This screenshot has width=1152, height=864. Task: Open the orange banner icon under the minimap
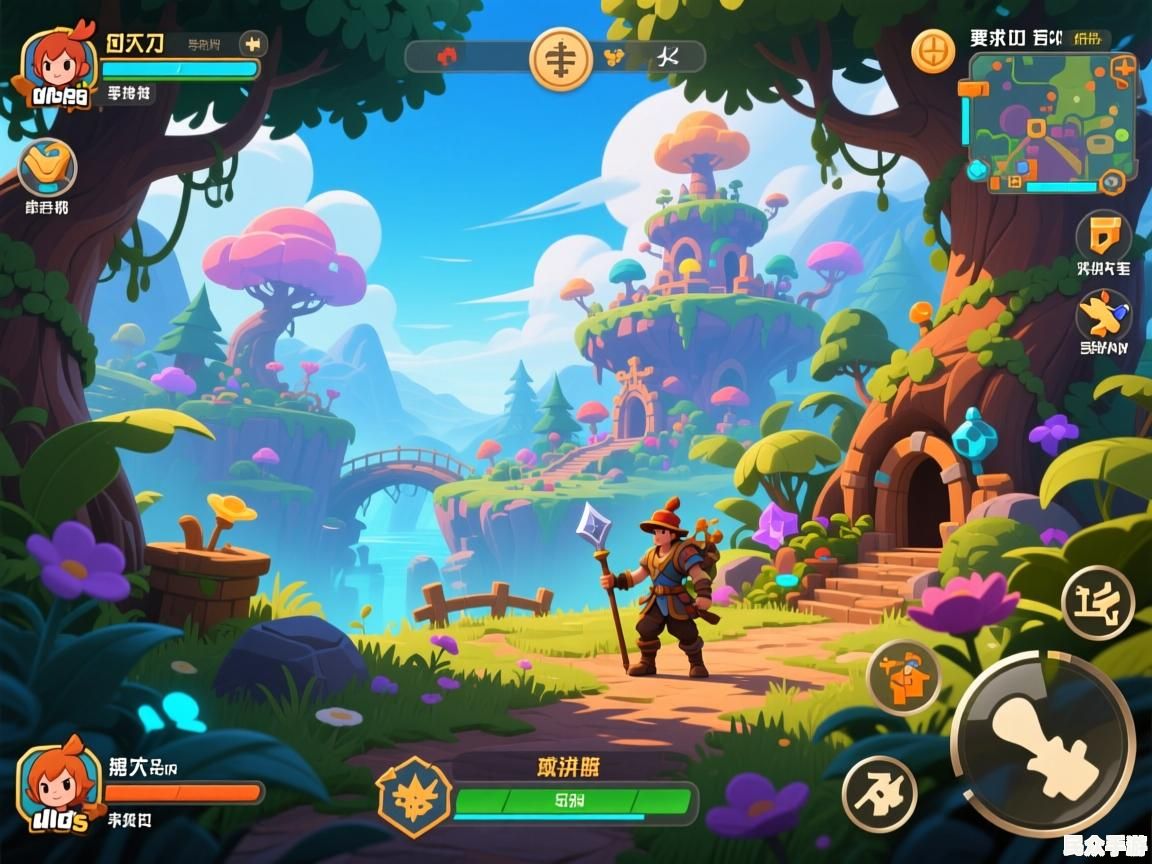click(1103, 237)
